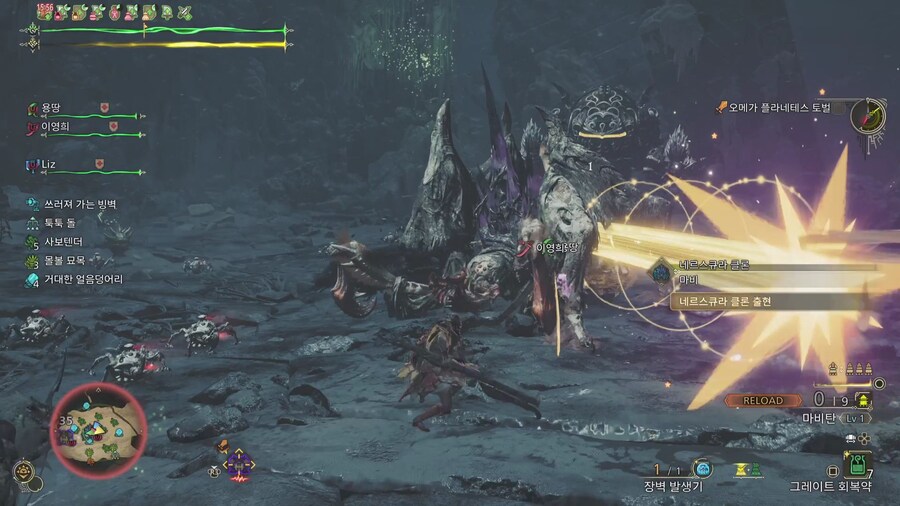Select the 마비탄 ammo icon

coord(863,400)
